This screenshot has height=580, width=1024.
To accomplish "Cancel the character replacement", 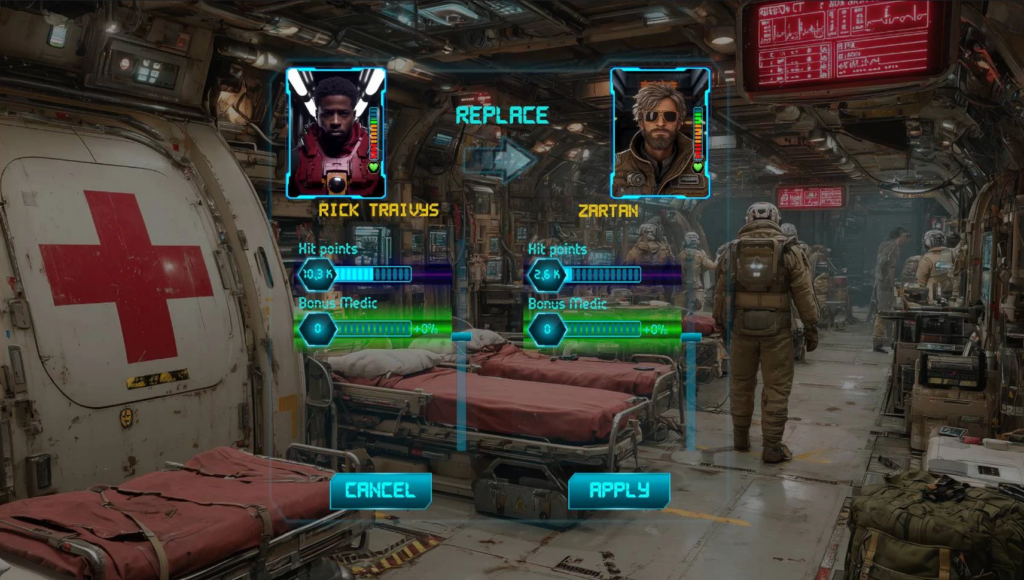I will (380, 490).
